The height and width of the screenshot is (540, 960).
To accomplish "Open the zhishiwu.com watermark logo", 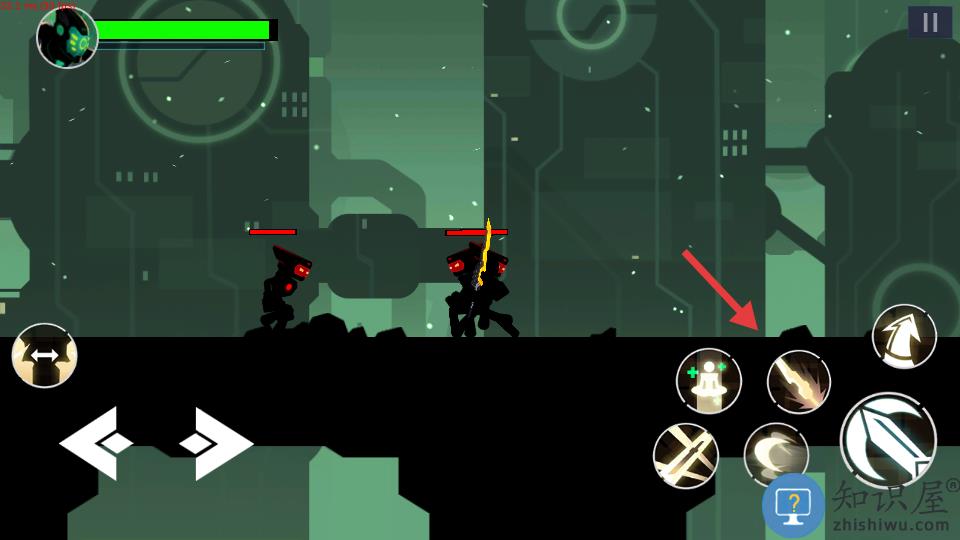I will pyautogui.click(x=858, y=506).
